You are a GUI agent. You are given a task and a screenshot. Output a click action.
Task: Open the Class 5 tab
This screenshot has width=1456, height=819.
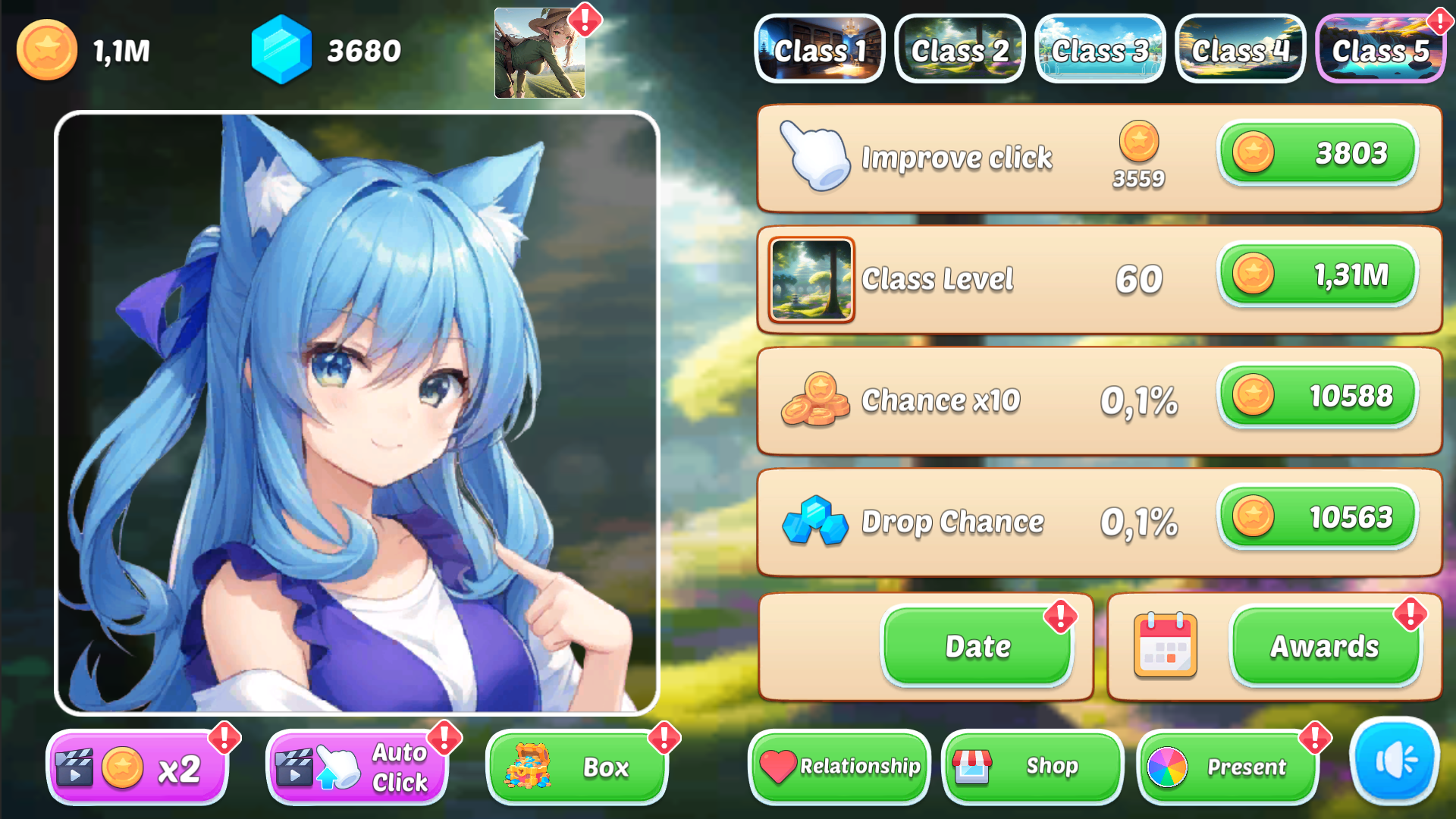(1380, 49)
